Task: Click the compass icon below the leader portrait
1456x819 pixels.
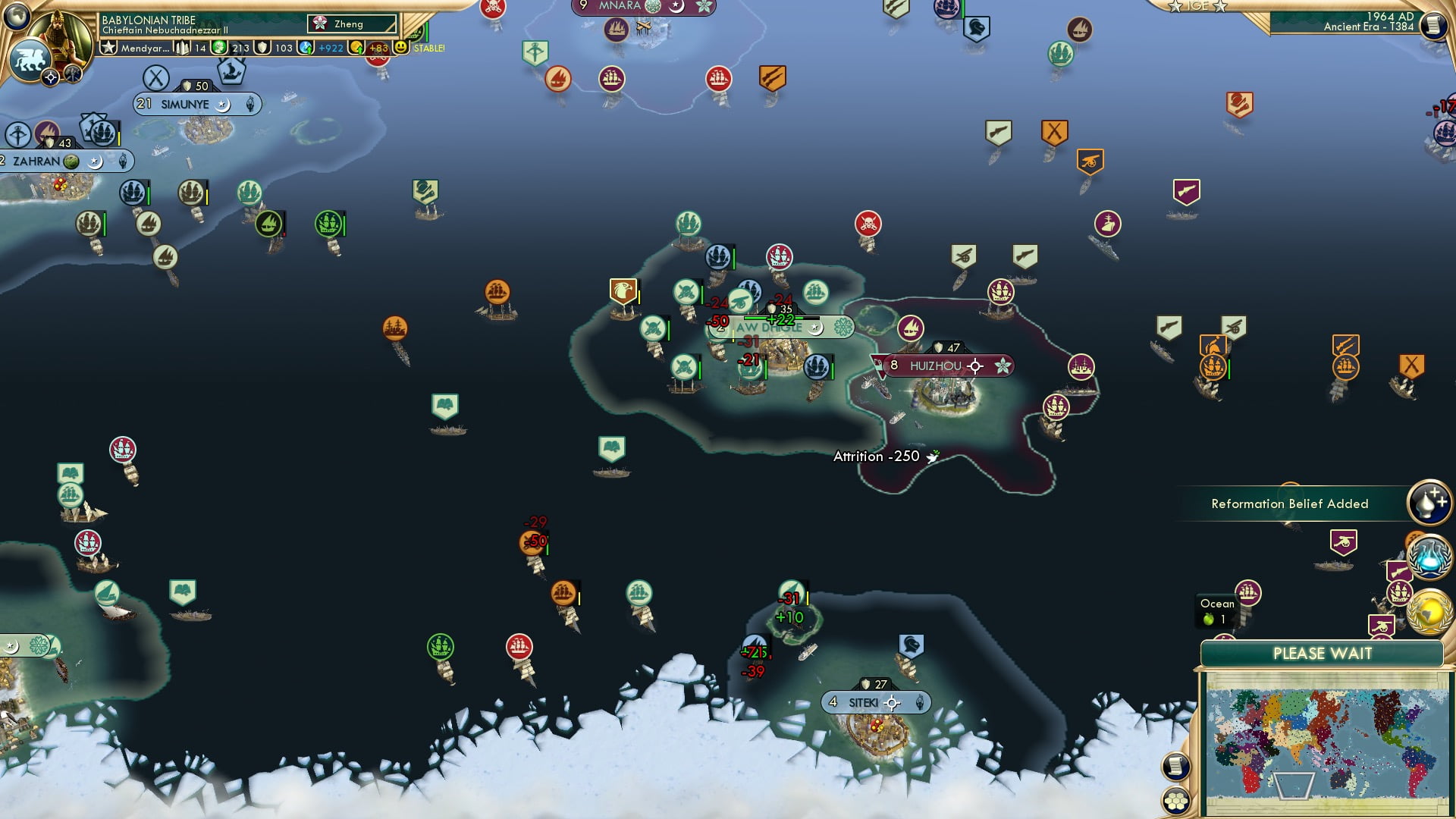Action: click(x=51, y=76)
